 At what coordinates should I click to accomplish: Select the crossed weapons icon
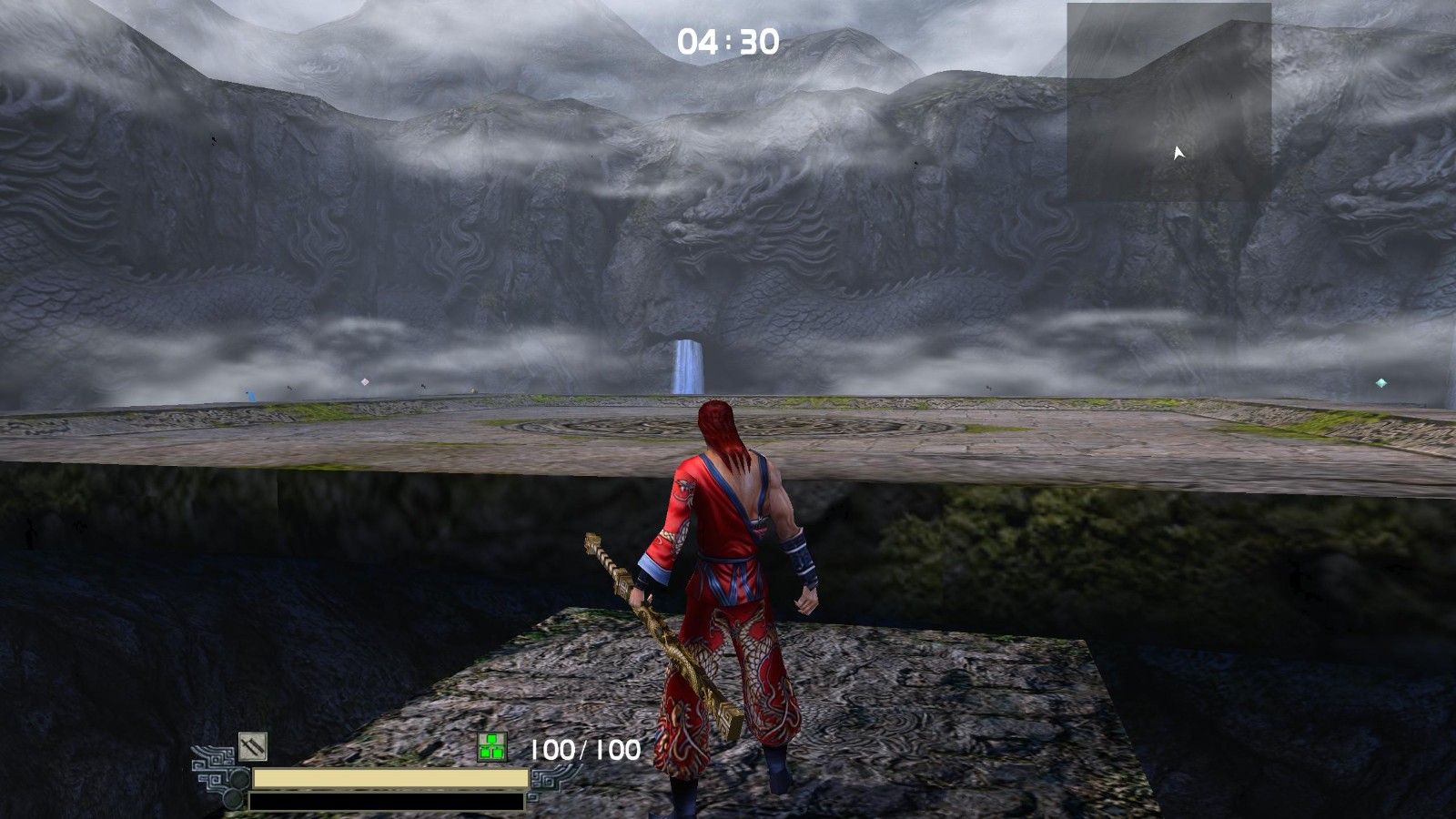click(252, 746)
